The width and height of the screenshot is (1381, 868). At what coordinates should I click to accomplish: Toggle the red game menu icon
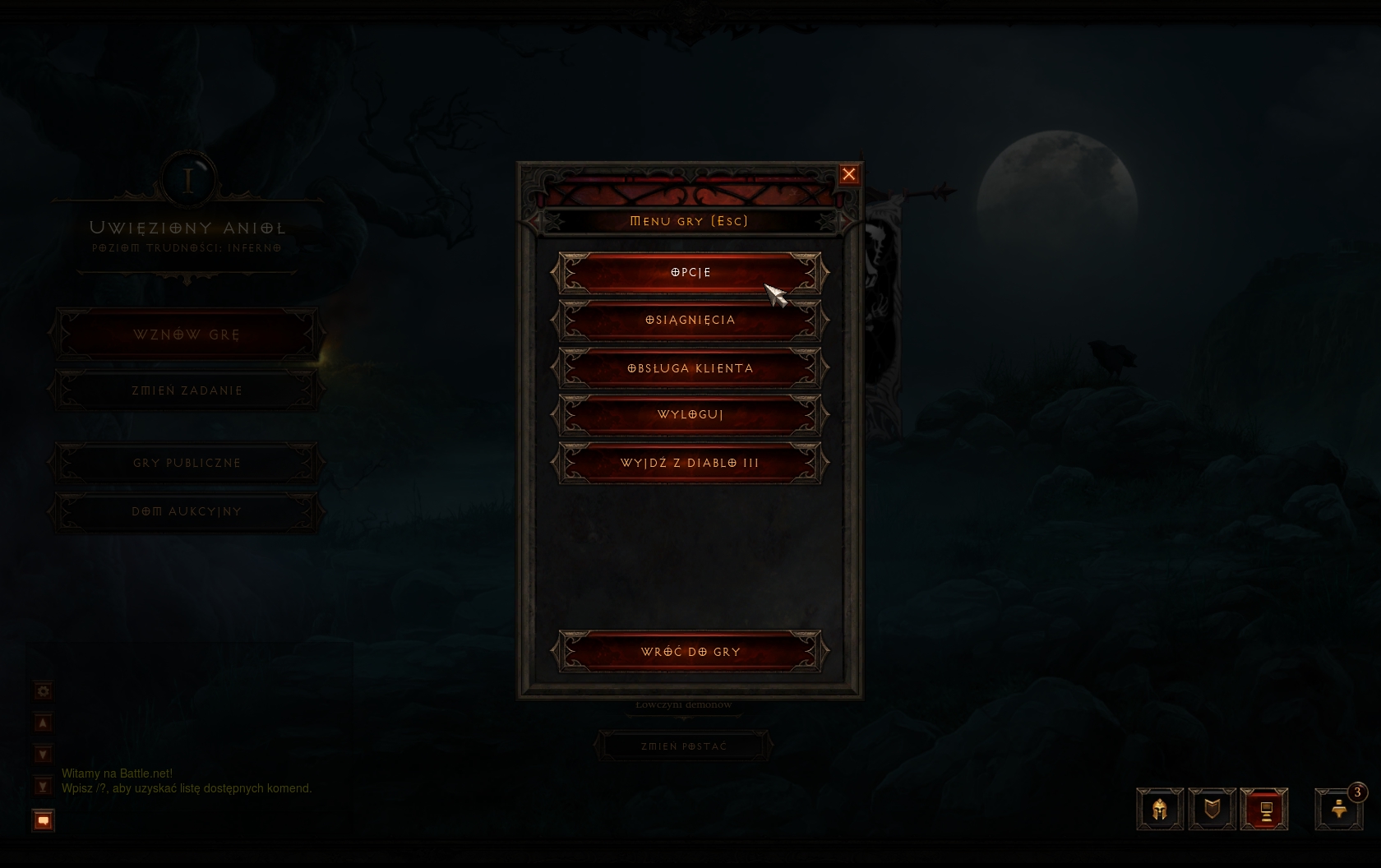point(1264,810)
